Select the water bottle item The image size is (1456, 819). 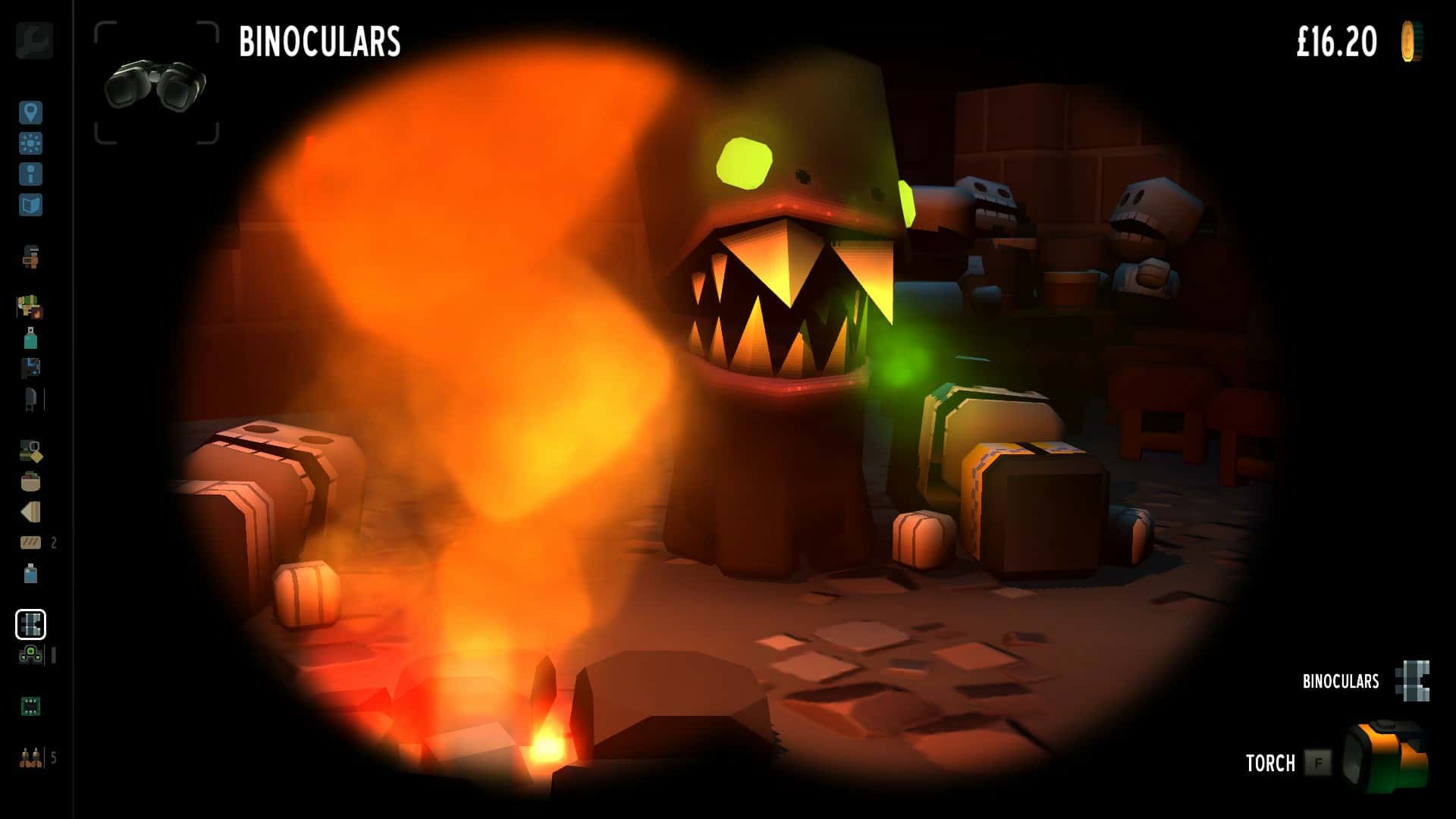coord(30,576)
